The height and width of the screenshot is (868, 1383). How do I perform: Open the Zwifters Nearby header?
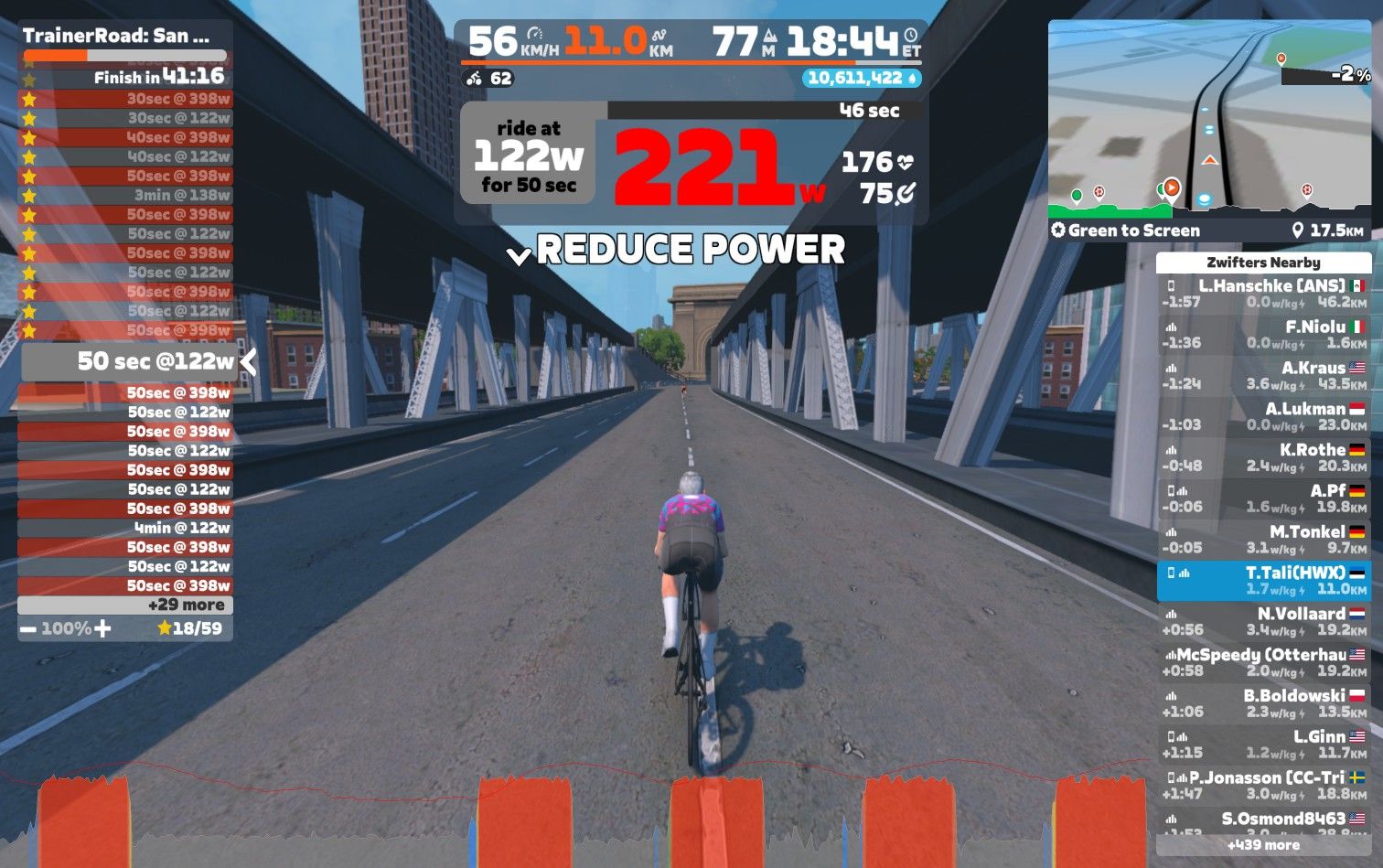(x=1263, y=263)
